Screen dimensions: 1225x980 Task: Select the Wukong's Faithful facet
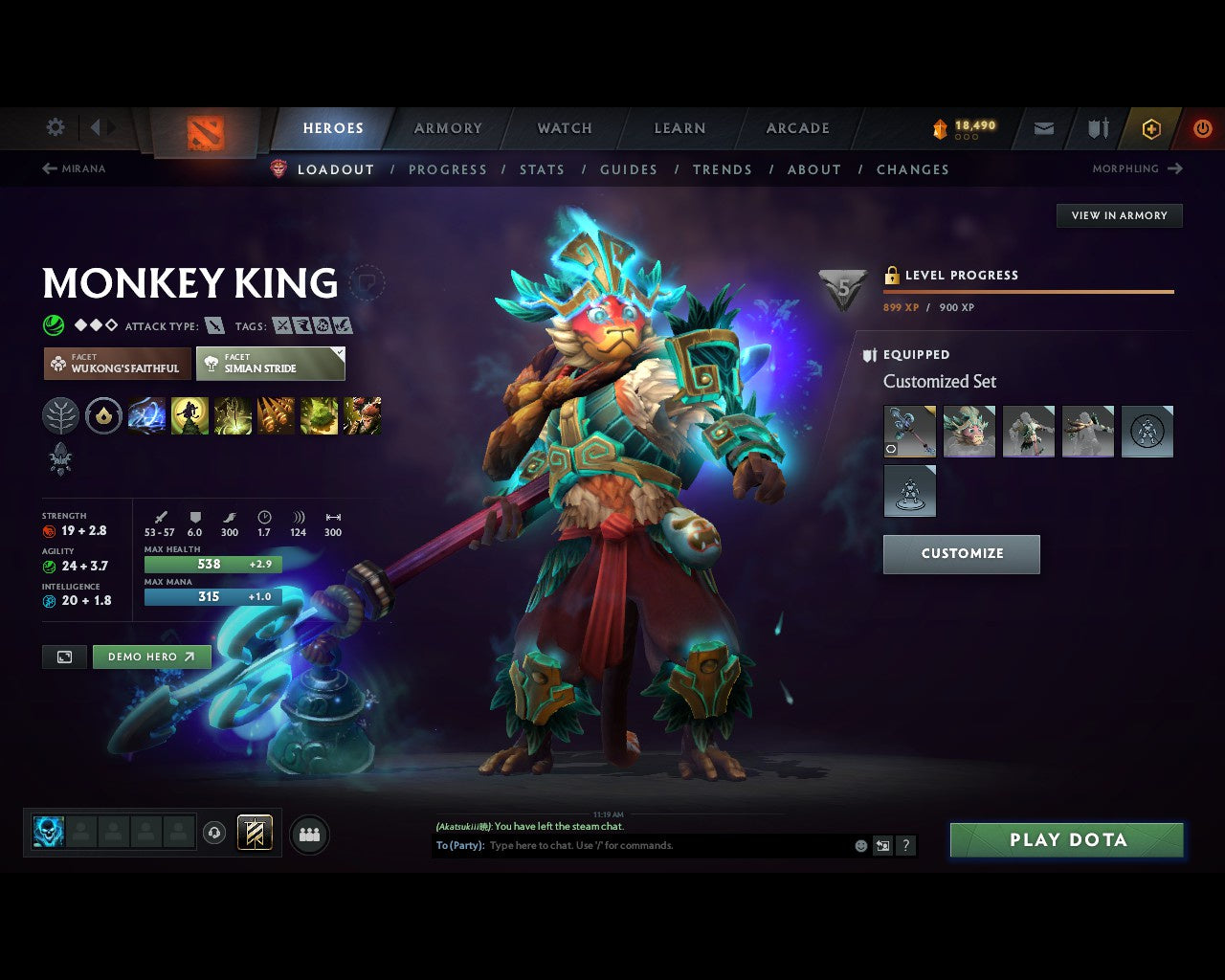116,364
